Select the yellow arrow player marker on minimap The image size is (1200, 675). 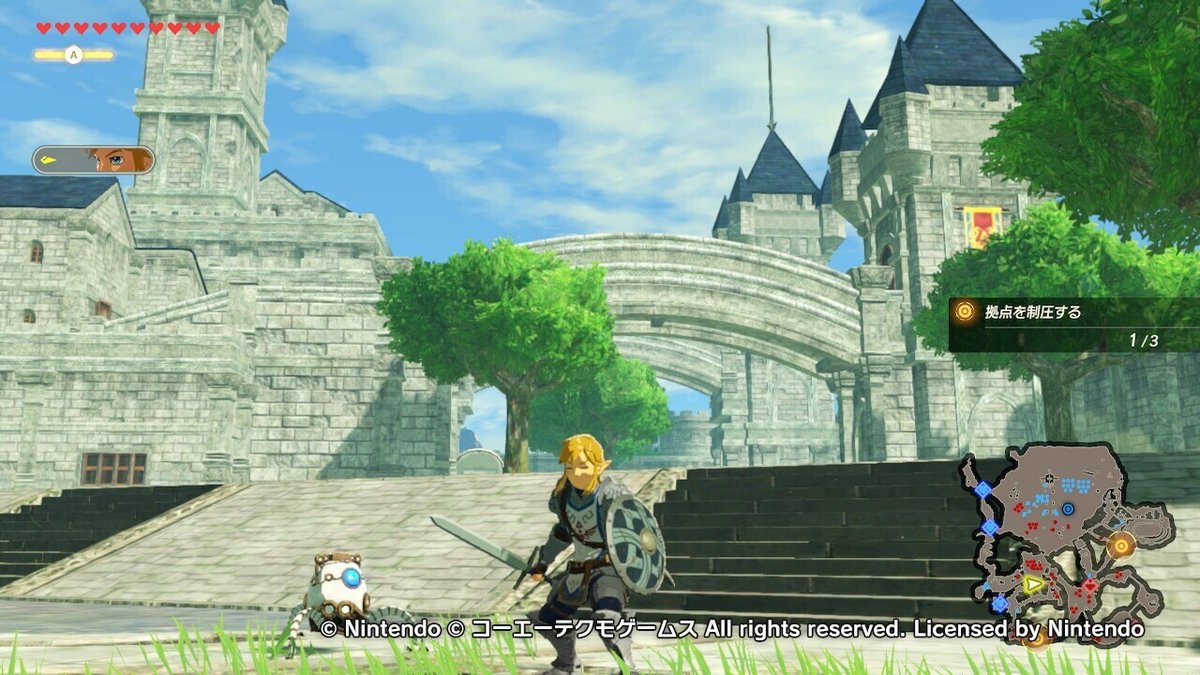(x=1032, y=585)
